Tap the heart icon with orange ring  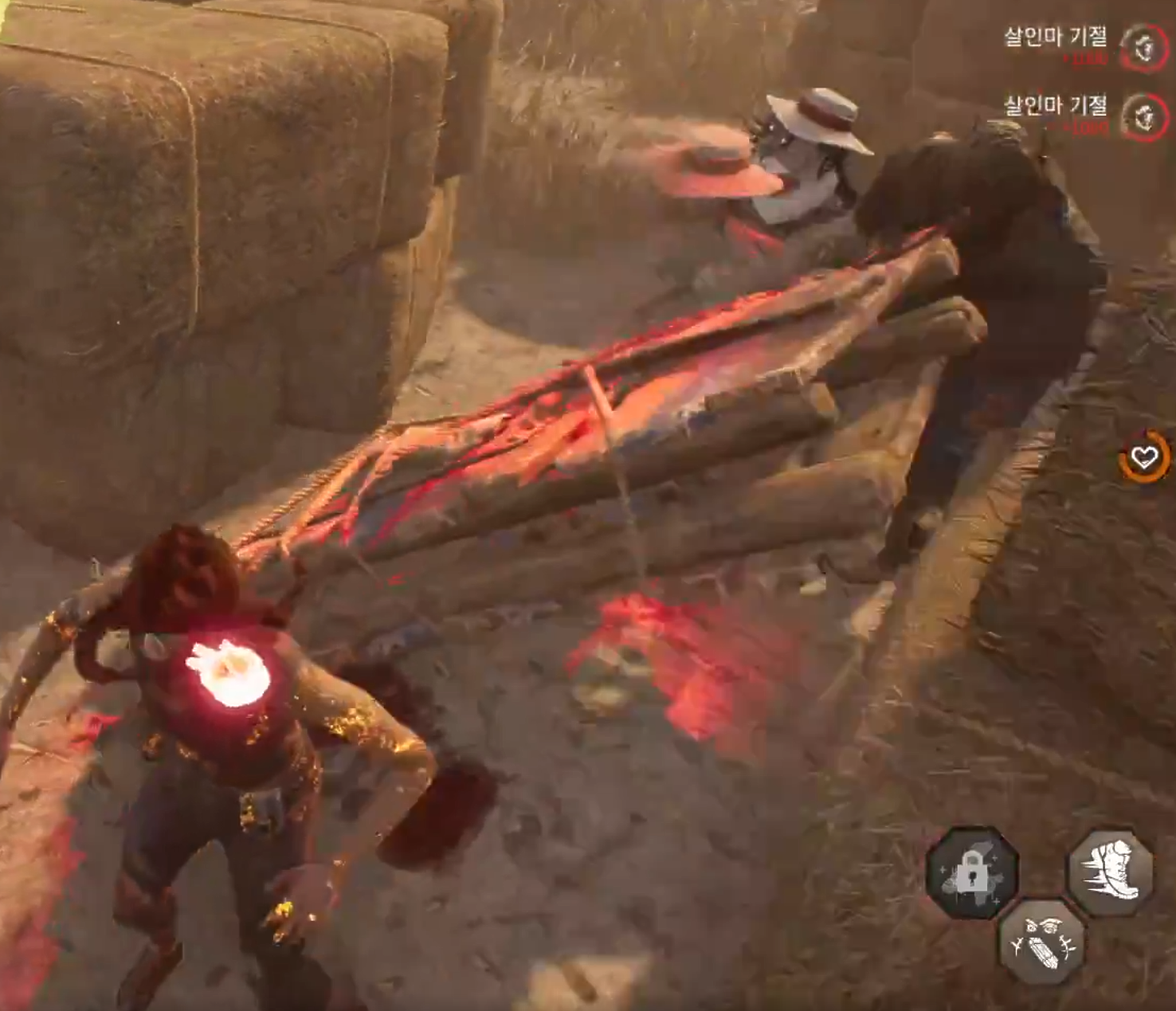point(1145,457)
